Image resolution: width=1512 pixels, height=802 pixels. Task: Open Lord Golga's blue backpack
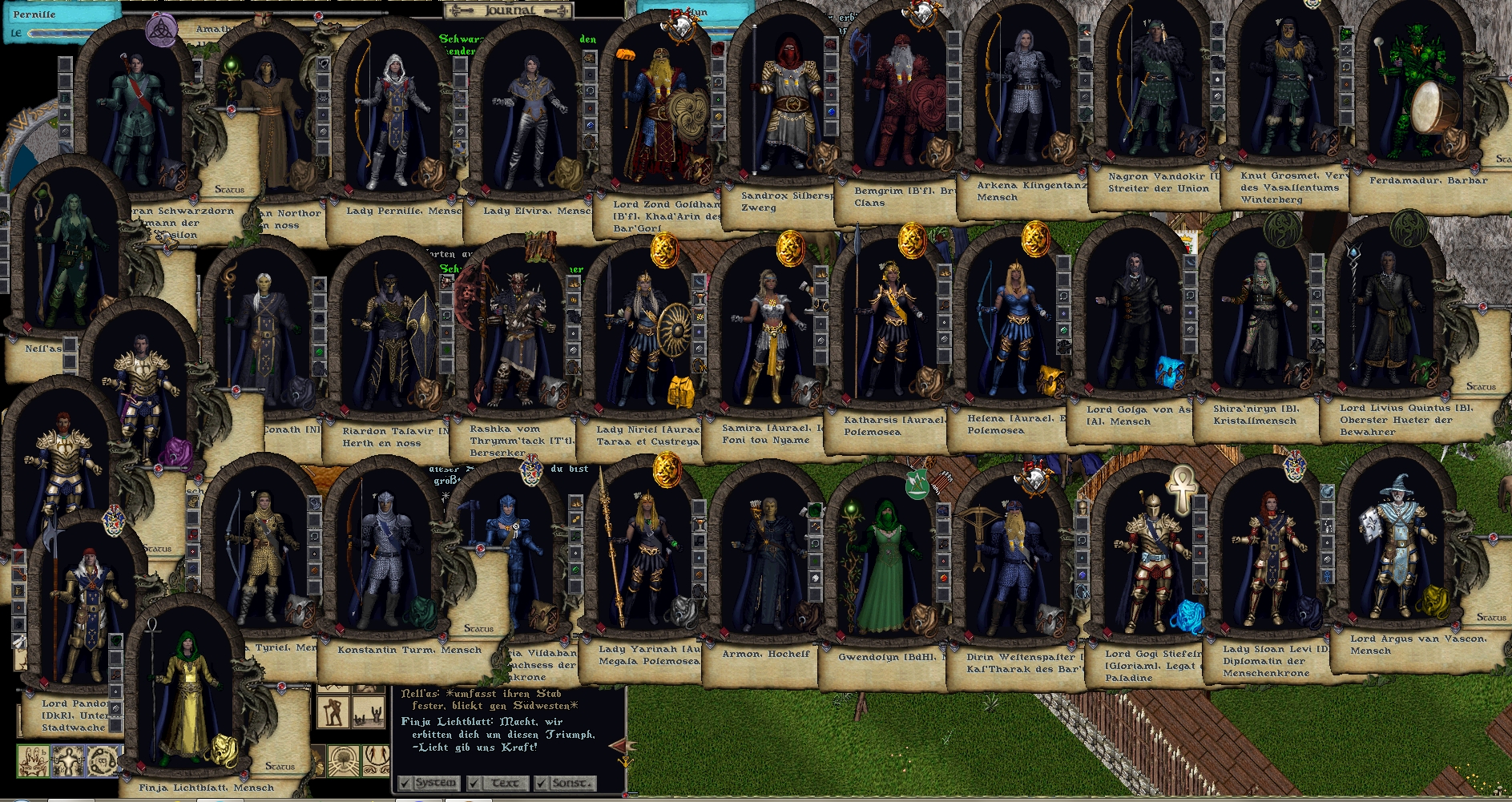tap(1170, 370)
